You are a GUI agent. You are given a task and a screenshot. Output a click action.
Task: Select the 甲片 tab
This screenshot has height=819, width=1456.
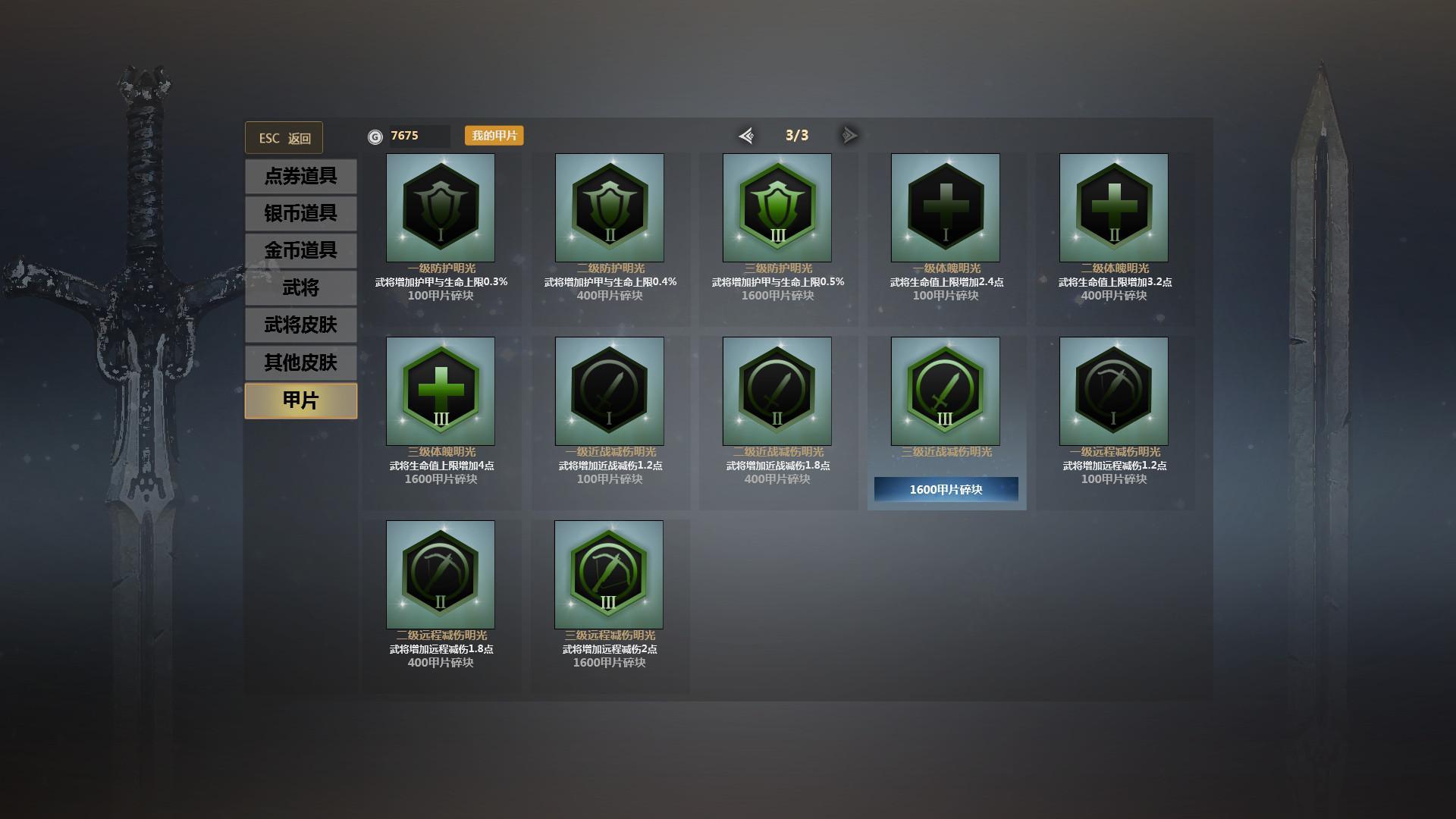pos(300,400)
